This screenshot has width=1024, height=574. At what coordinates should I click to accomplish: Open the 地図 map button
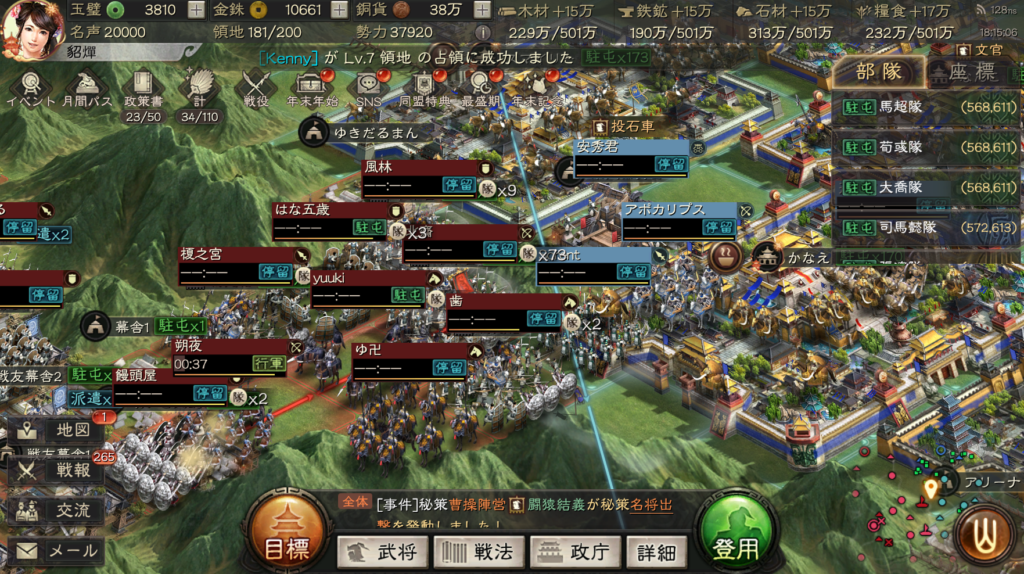pos(56,430)
